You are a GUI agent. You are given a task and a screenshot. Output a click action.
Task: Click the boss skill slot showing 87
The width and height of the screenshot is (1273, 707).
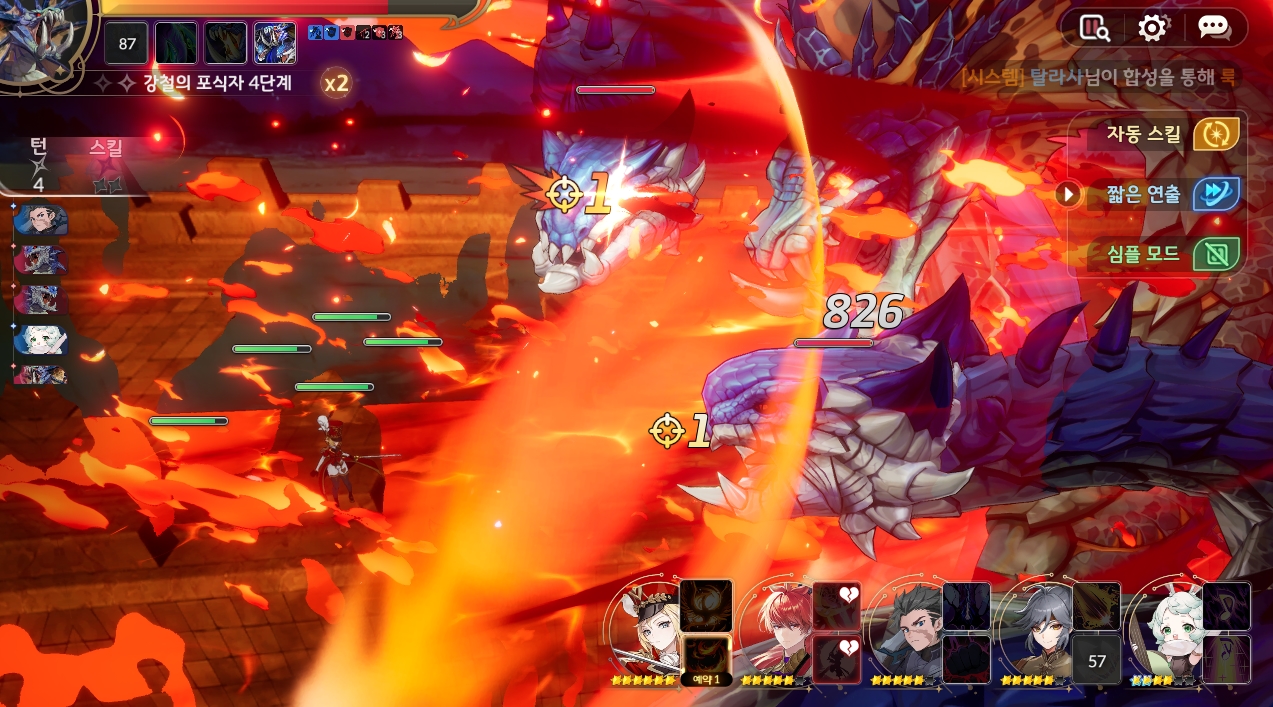click(x=127, y=43)
